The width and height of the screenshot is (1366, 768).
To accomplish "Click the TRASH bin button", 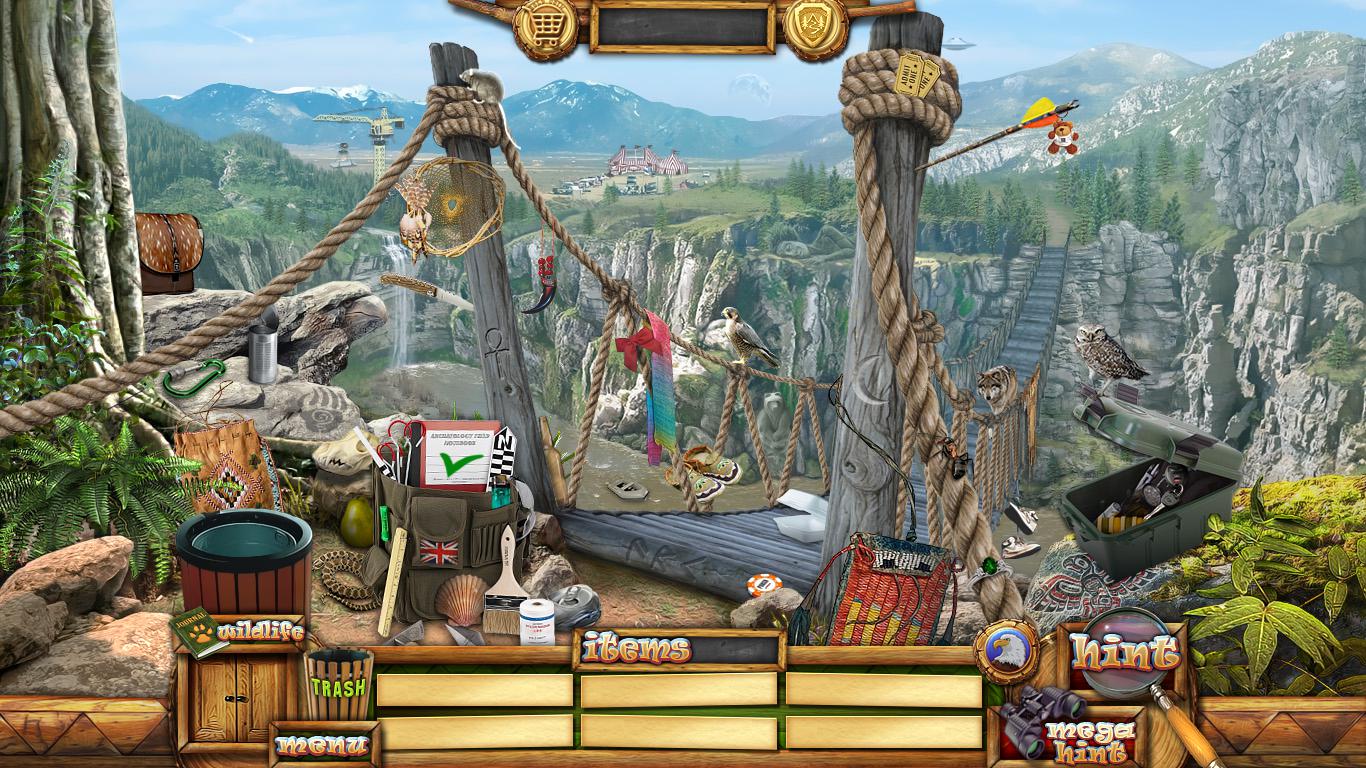I will coord(338,686).
